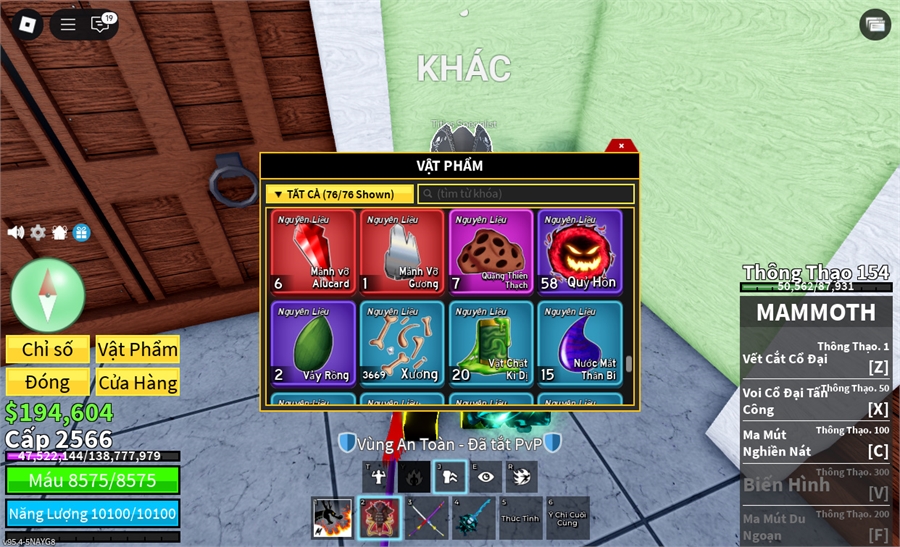Open the Chỉ số stats menu
This screenshot has height=547, width=900.
coord(48,349)
